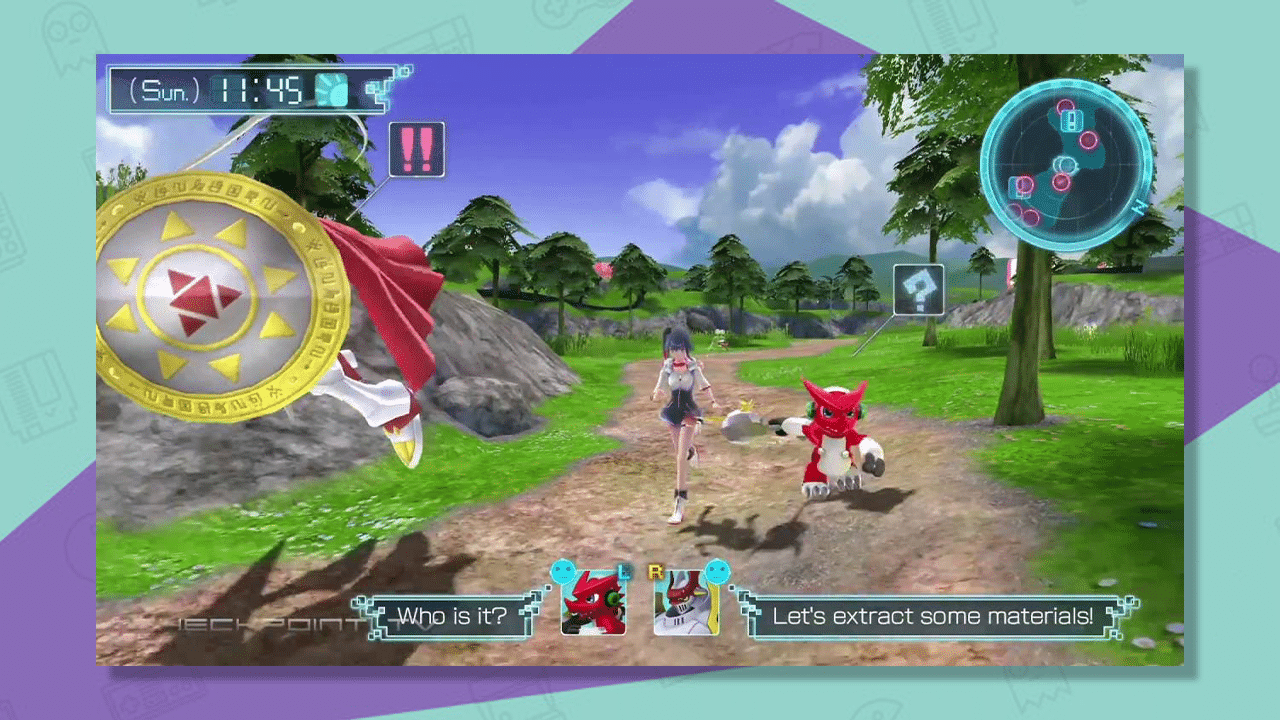Select the sun weather icon beside the clock
The width and height of the screenshot is (1280, 720).
click(330, 88)
